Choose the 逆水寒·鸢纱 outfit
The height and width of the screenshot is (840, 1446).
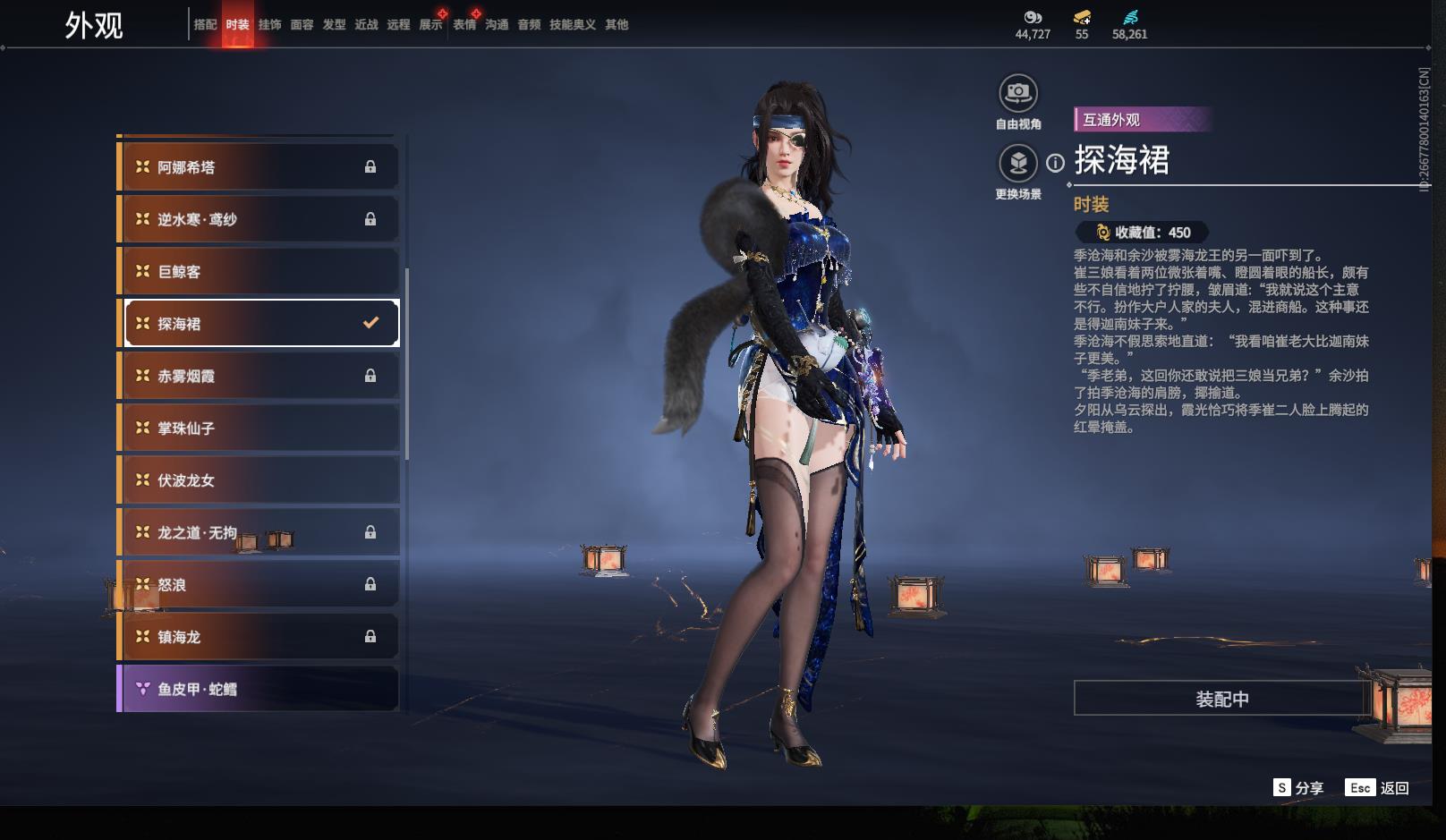point(259,219)
